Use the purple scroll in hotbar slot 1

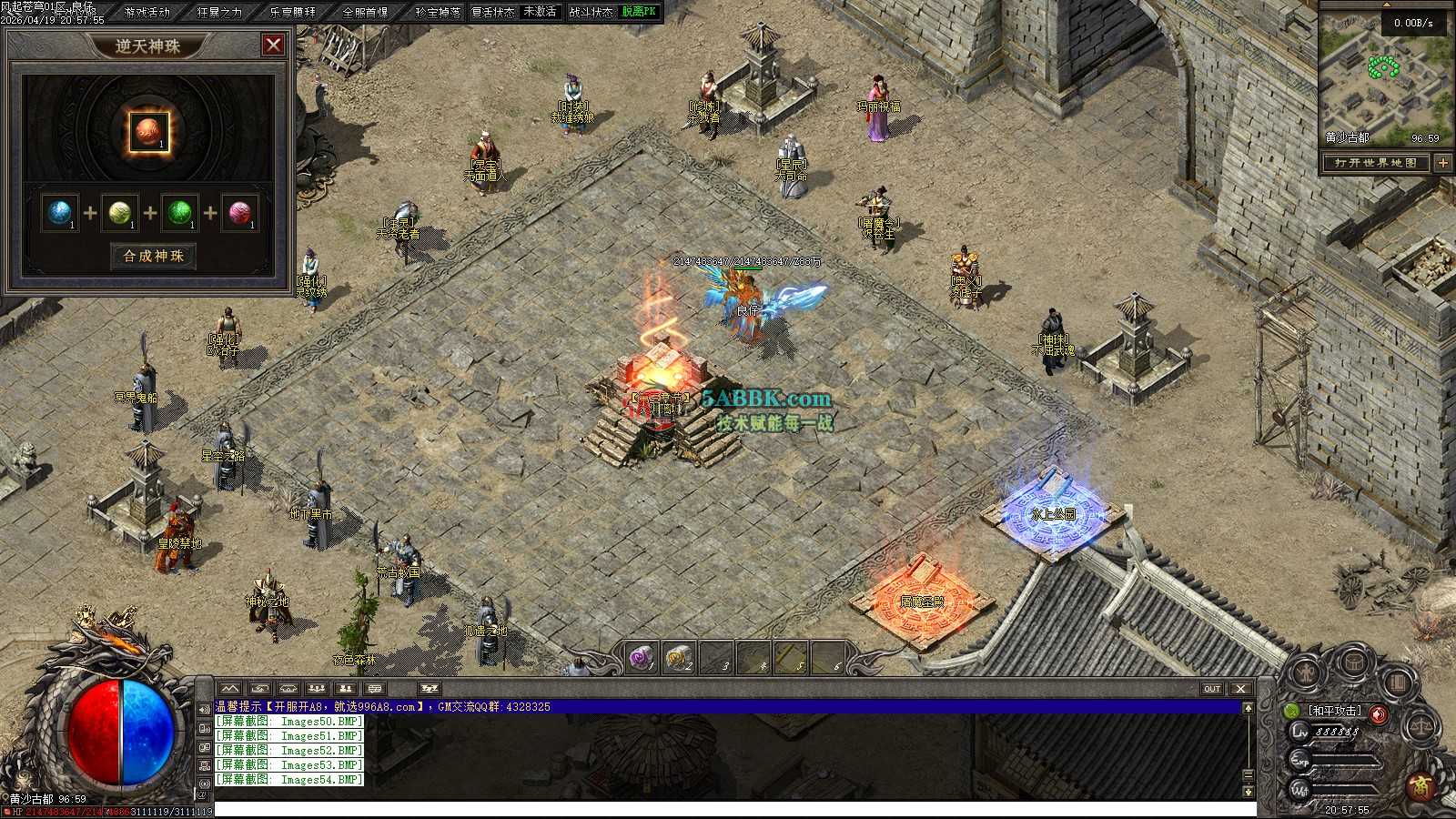click(642, 657)
